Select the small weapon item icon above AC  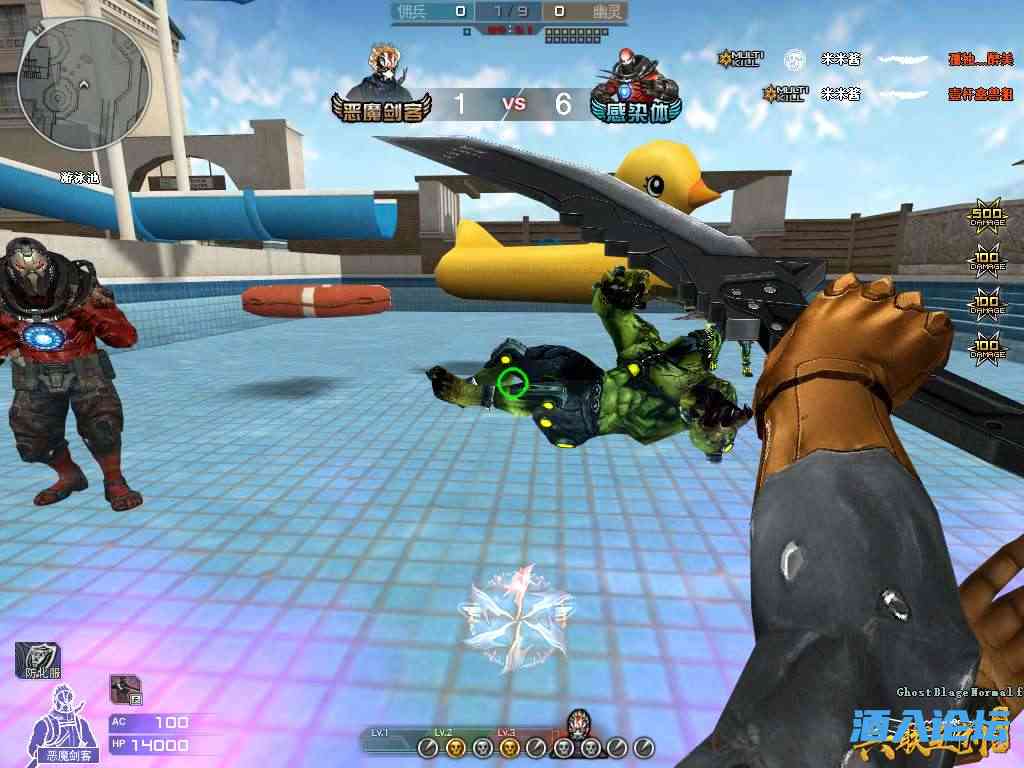126,688
